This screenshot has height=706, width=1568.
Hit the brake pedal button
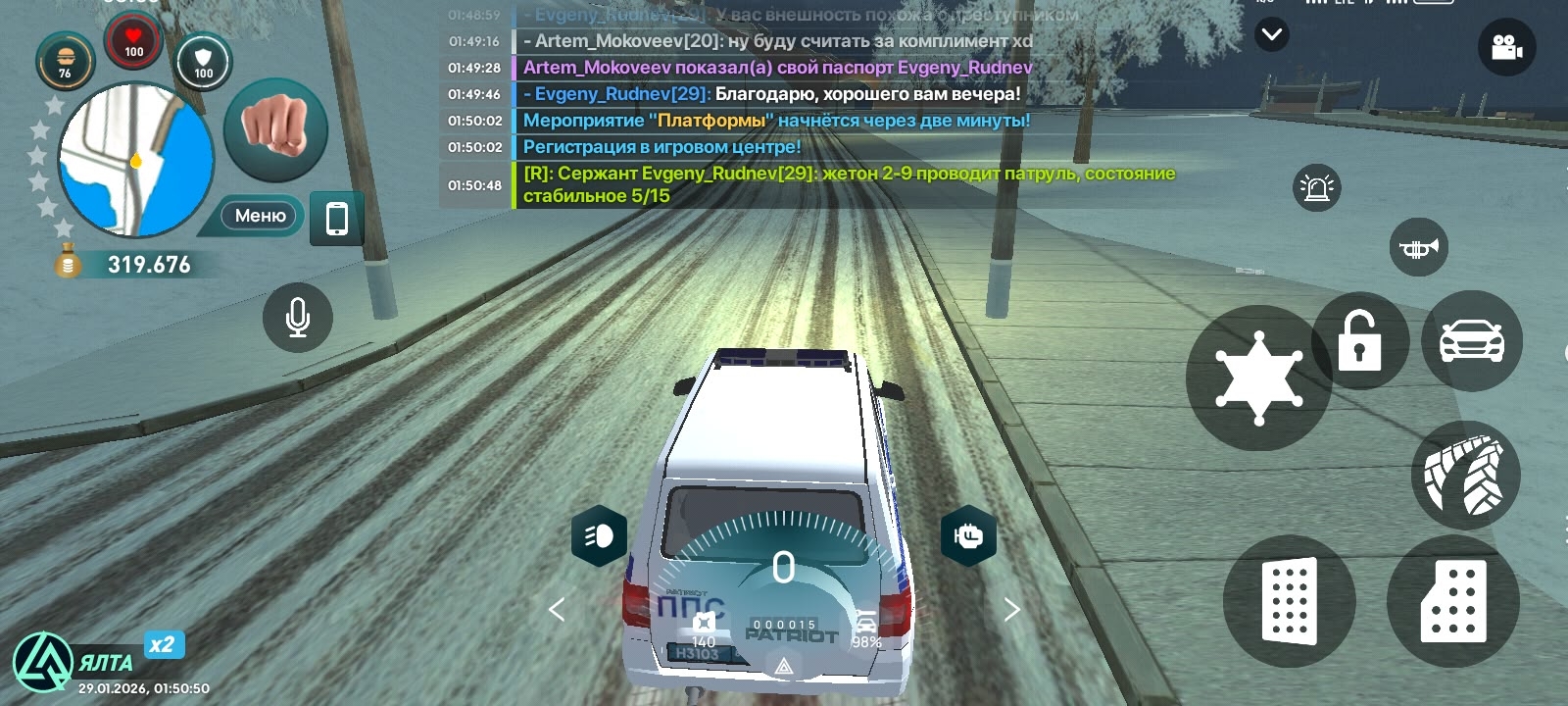click(1289, 601)
